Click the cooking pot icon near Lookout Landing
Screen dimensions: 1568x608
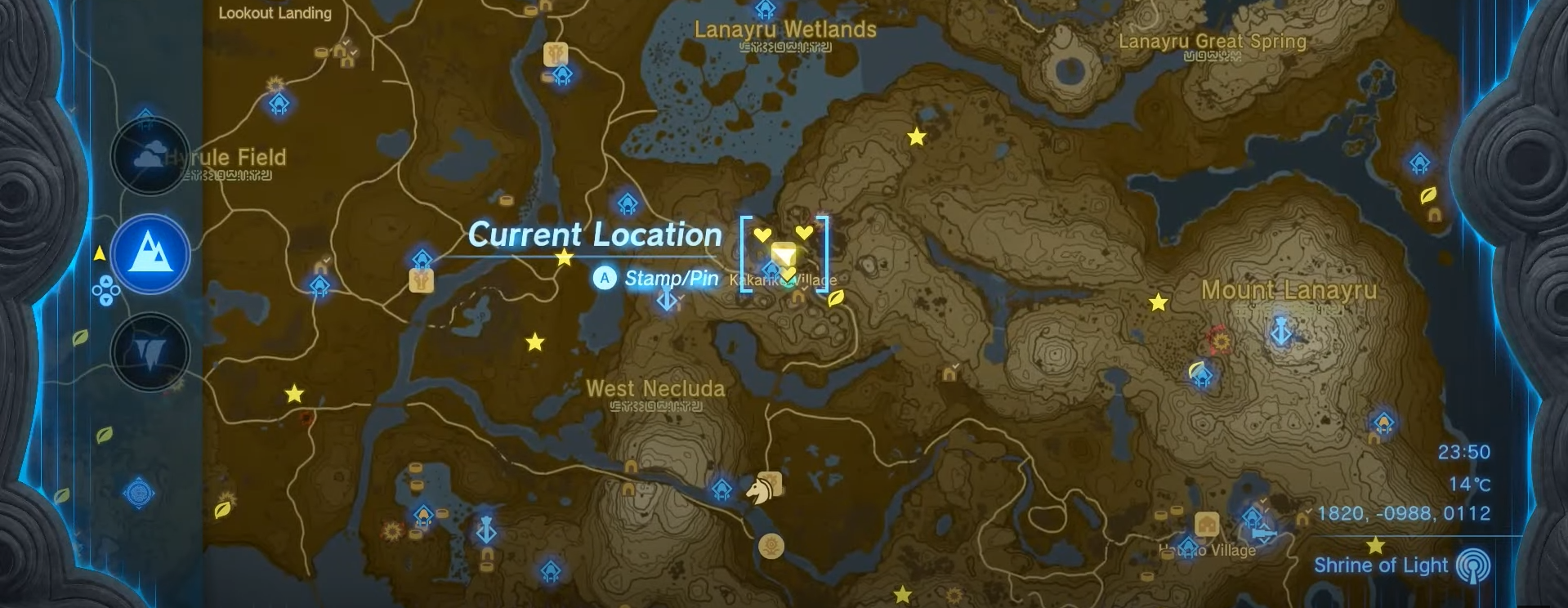[x=321, y=51]
